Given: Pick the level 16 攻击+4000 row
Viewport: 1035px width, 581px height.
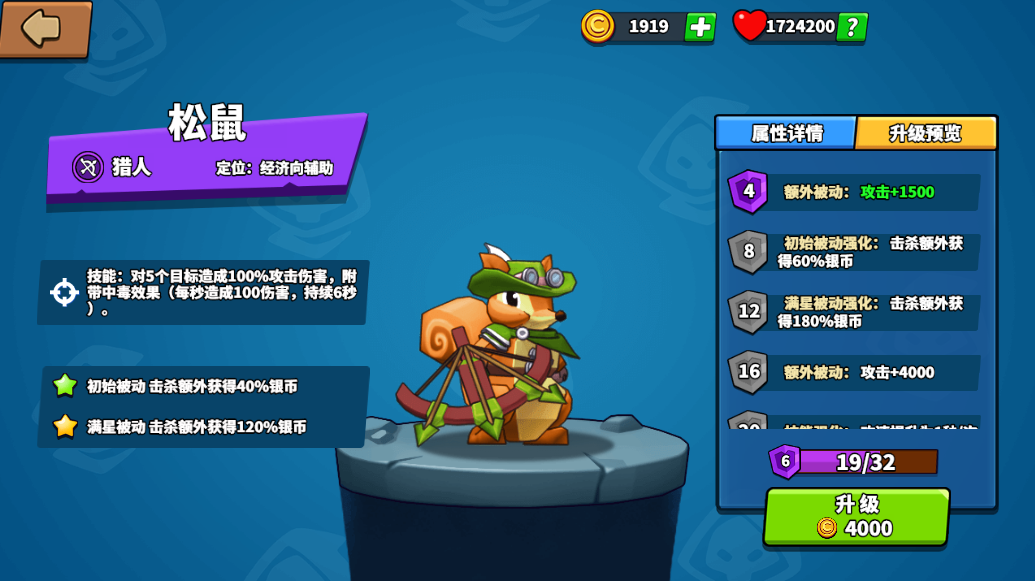Looking at the screenshot, I should (x=855, y=372).
